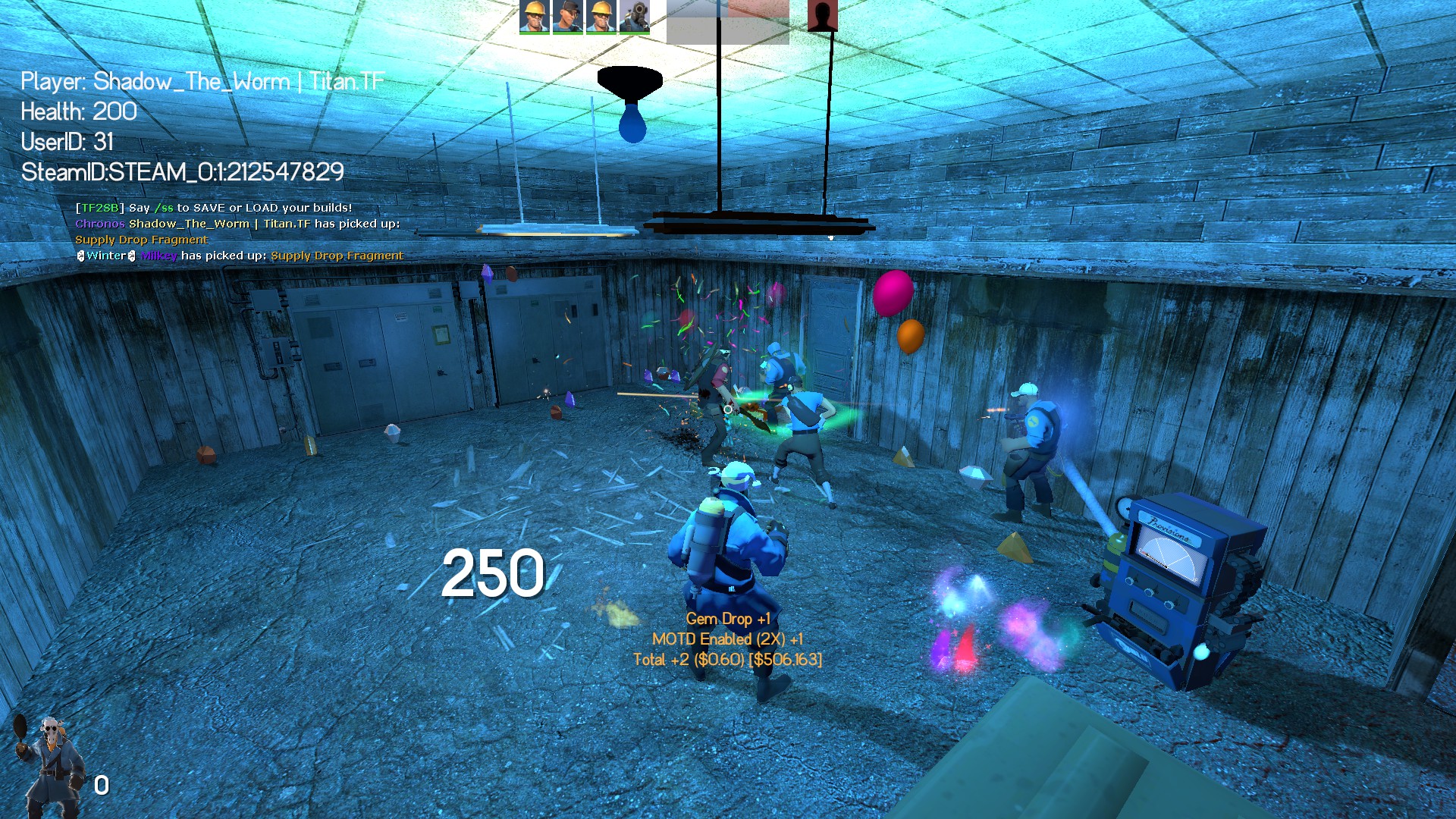Click the player class model portrait
Screen dimensions: 1456x819
pyautogui.click(x=50, y=766)
